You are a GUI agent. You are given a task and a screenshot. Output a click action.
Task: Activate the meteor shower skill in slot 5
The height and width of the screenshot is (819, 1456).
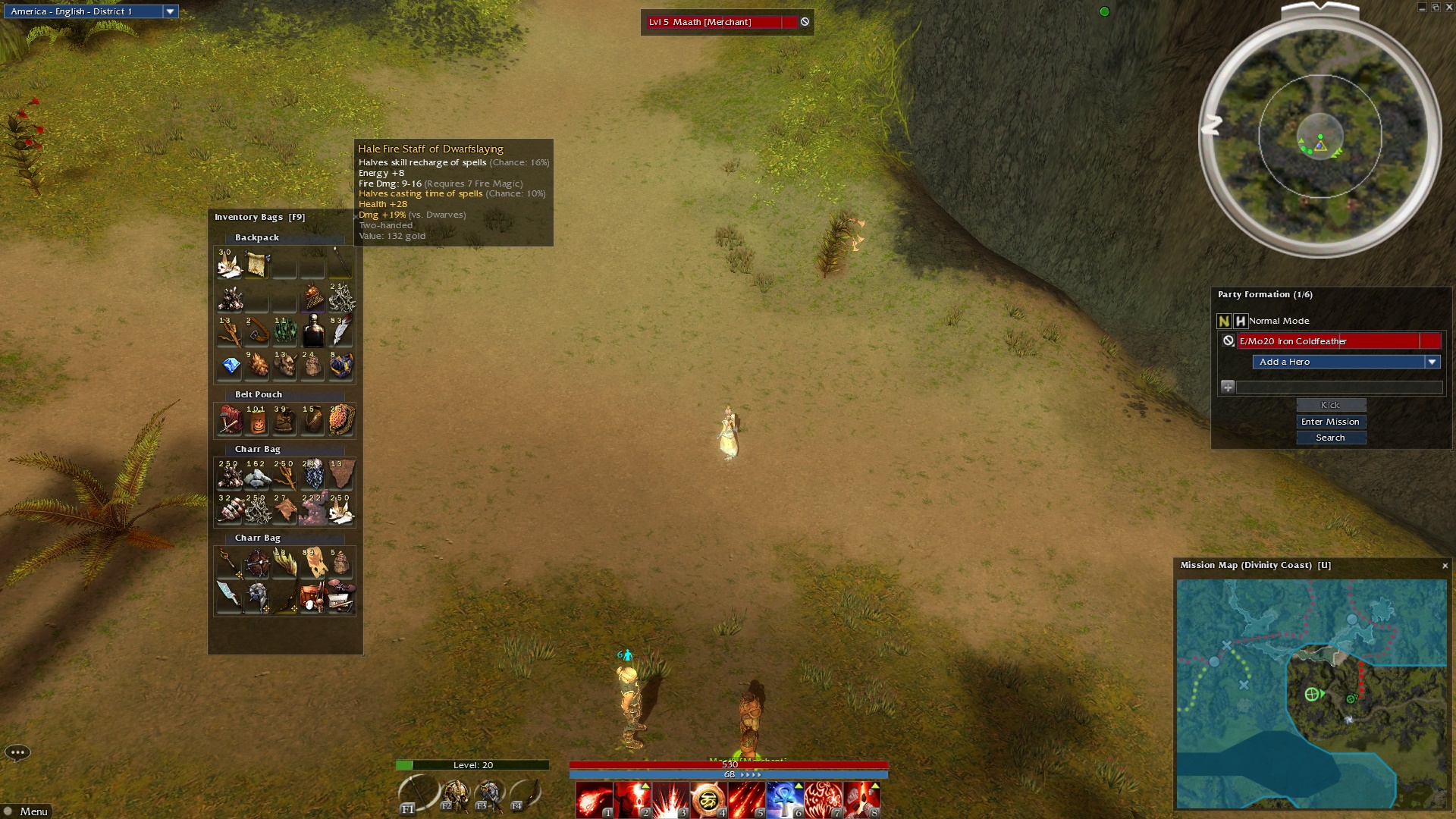pyautogui.click(x=746, y=800)
